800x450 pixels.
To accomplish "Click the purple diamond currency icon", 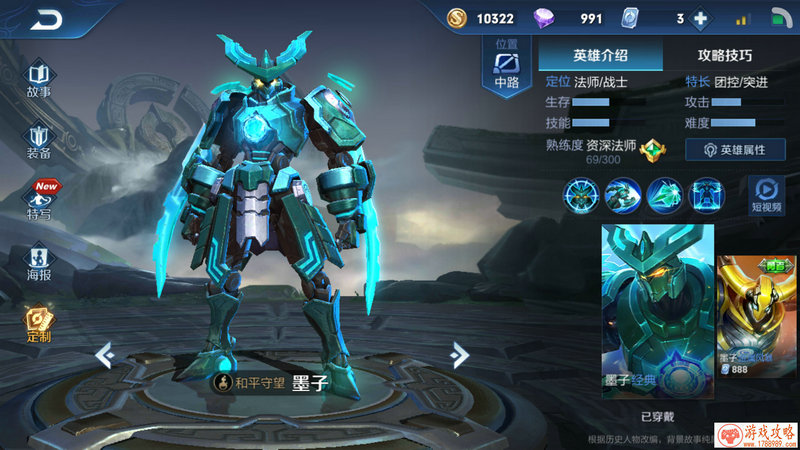I will [x=545, y=18].
